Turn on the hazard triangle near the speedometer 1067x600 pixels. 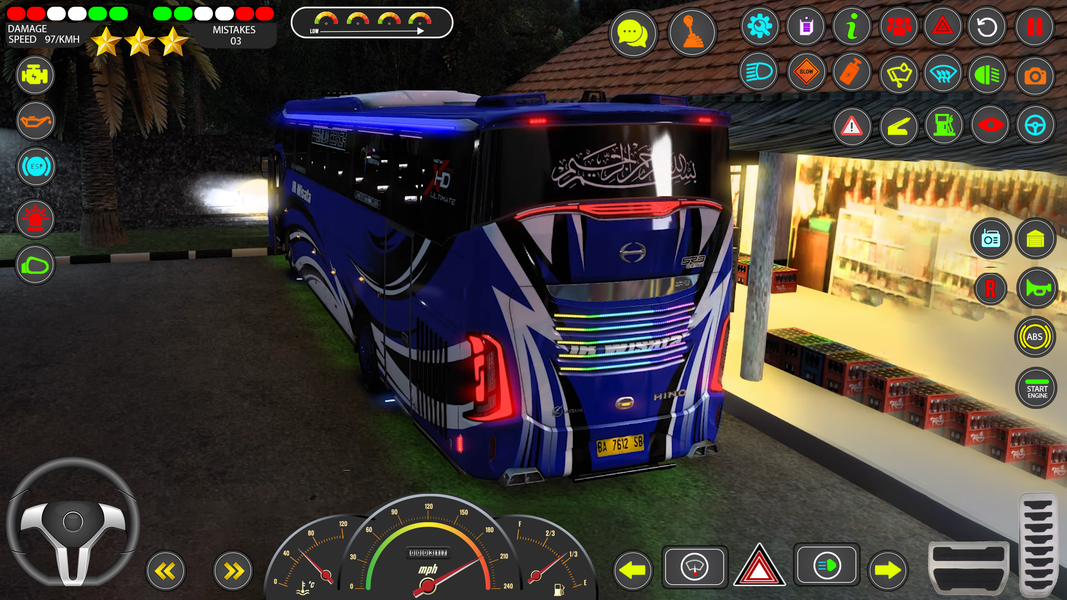tap(760, 567)
